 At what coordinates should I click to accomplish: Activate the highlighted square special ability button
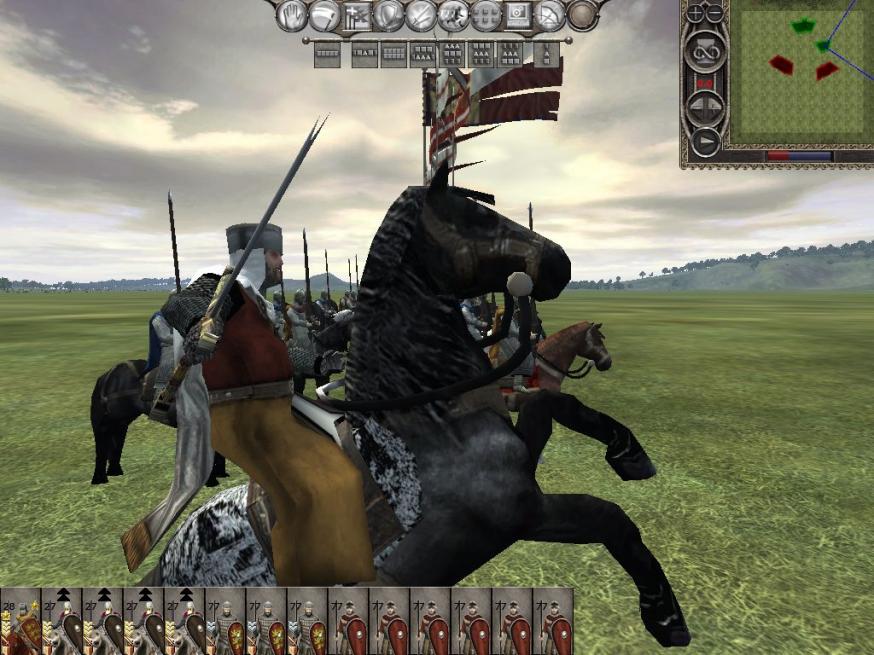pos(518,15)
